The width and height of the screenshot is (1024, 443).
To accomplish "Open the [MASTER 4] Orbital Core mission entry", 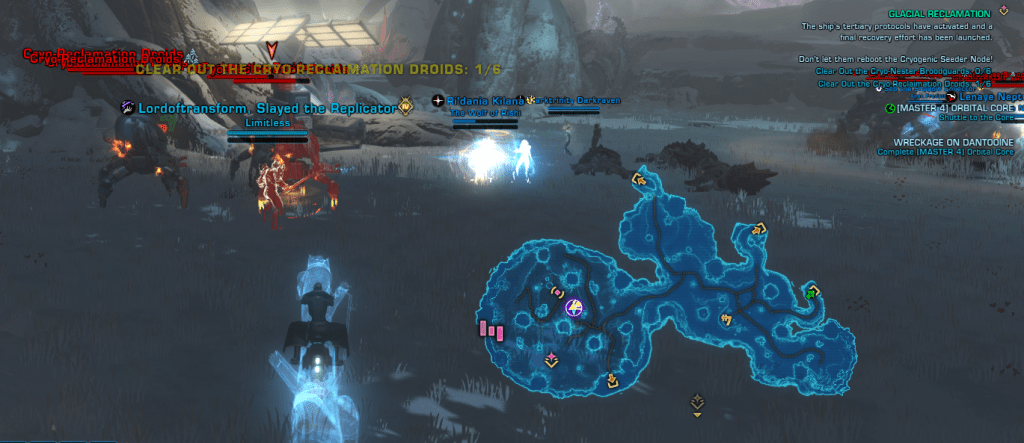I will (x=951, y=108).
